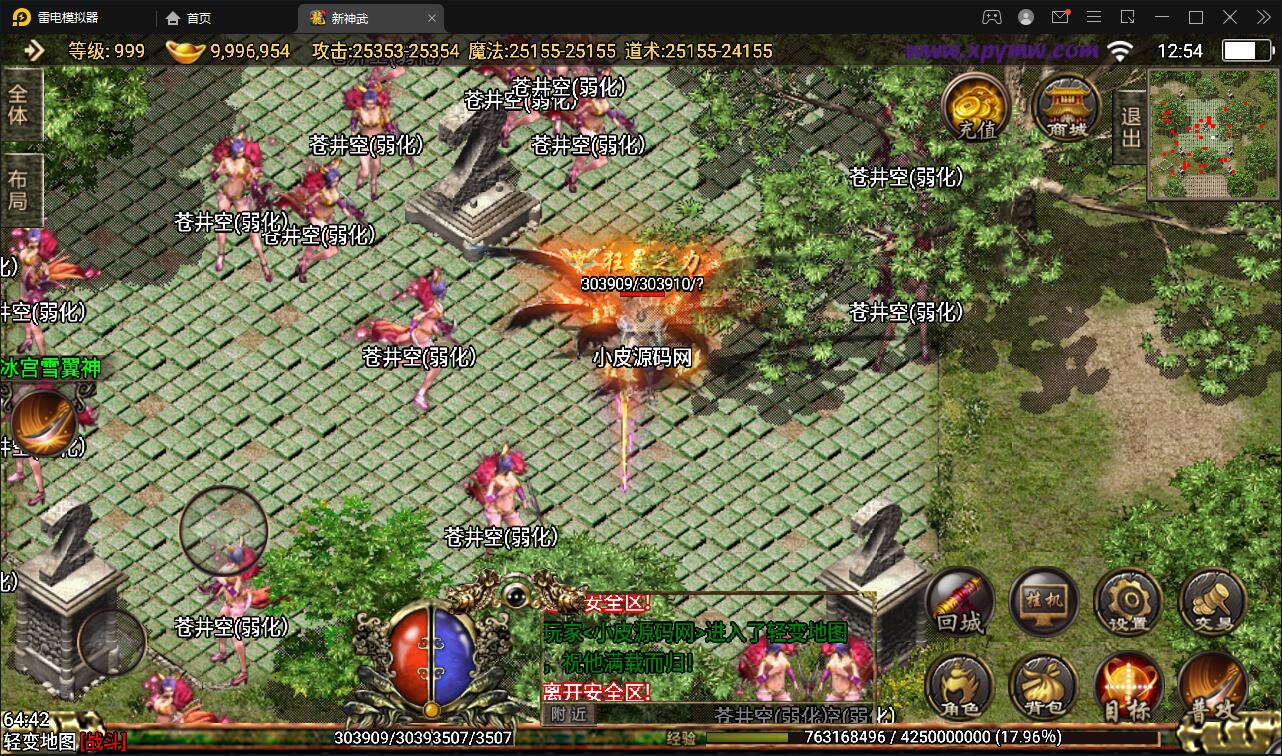Toggle the 普攻 normal attack mode

[1211, 686]
